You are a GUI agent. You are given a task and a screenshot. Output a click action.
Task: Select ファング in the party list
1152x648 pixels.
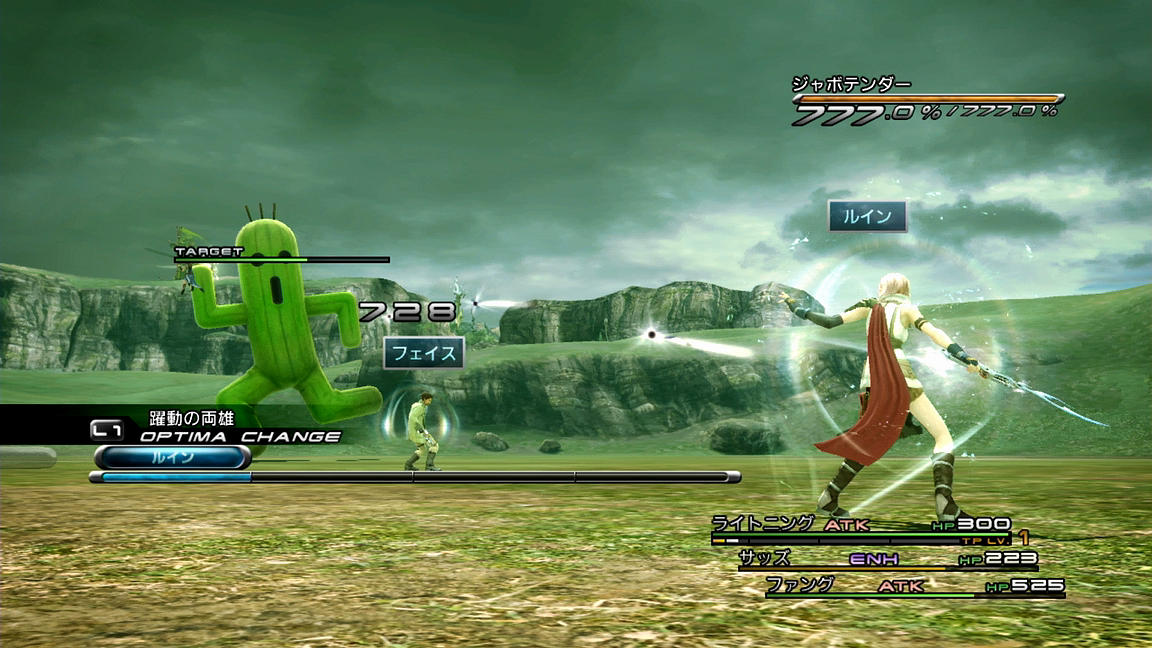coord(800,585)
